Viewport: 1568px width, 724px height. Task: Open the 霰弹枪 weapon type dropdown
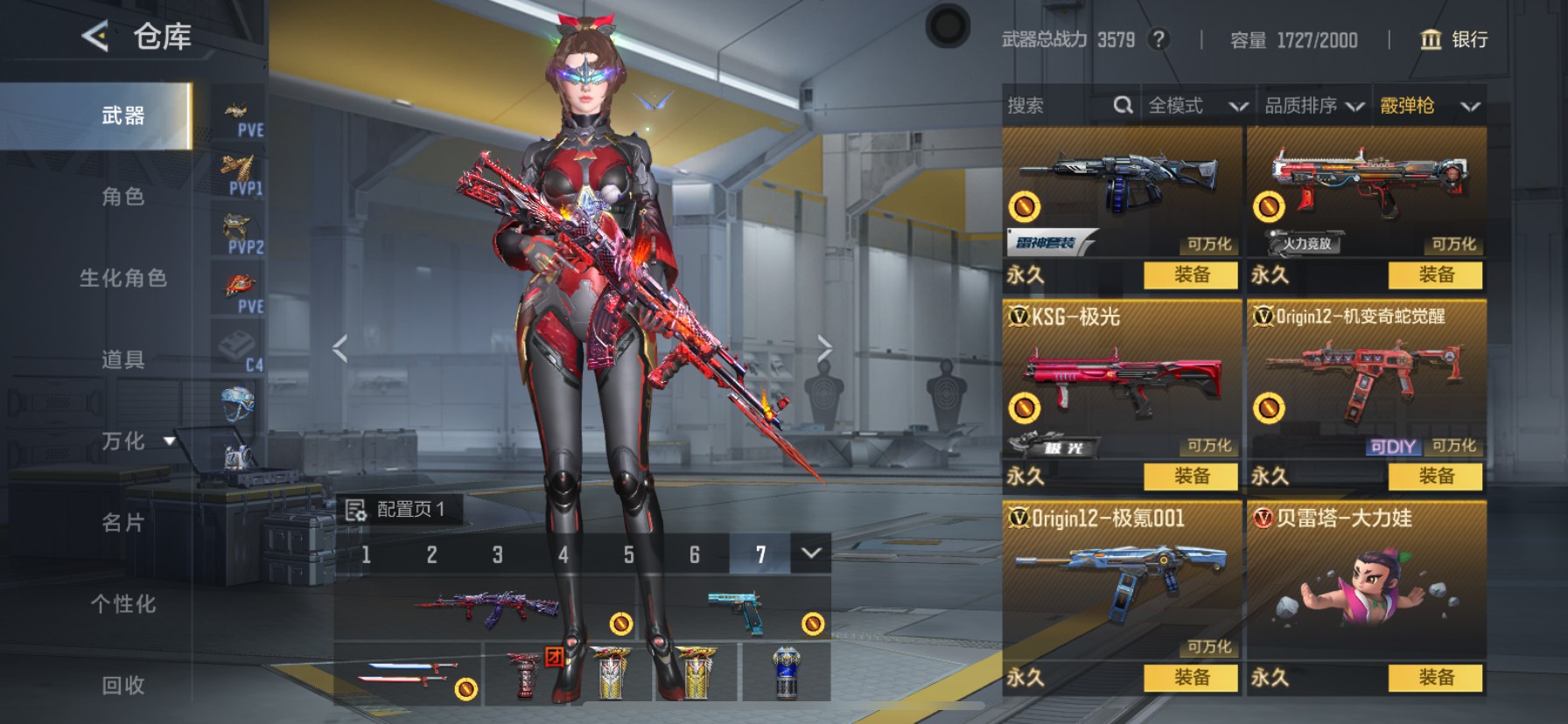pos(1429,106)
